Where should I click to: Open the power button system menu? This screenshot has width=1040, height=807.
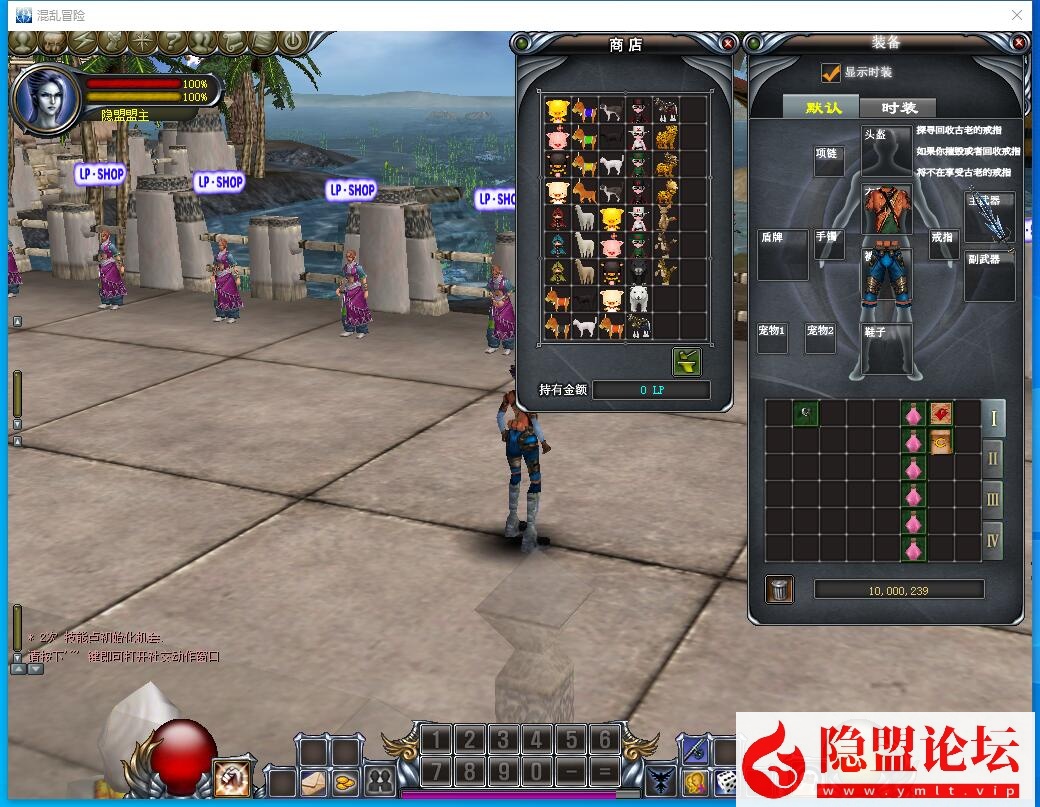pos(291,42)
